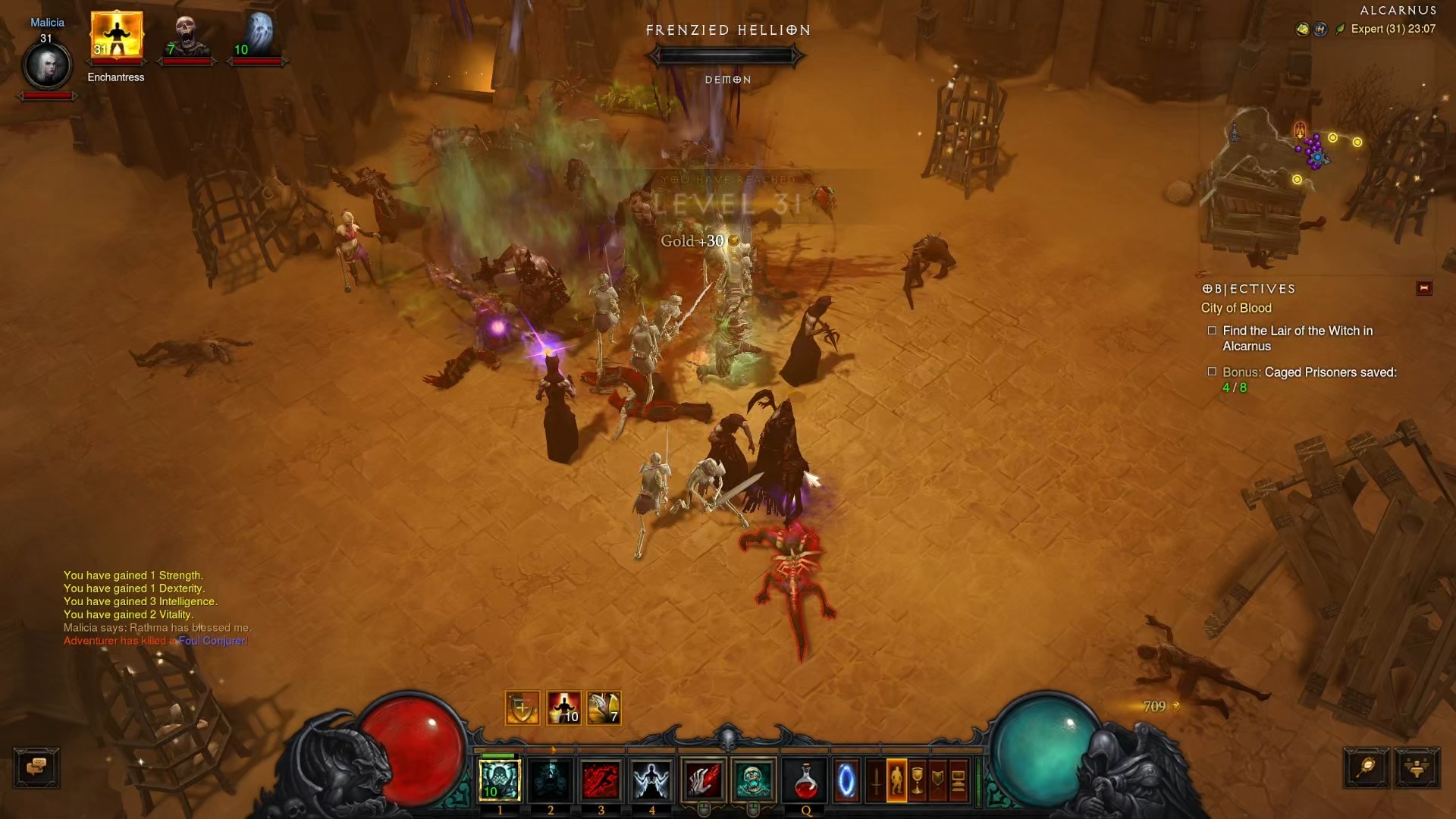Open the goblet icon menu button
This screenshot has height=819, width=1456.
(917, 780)
